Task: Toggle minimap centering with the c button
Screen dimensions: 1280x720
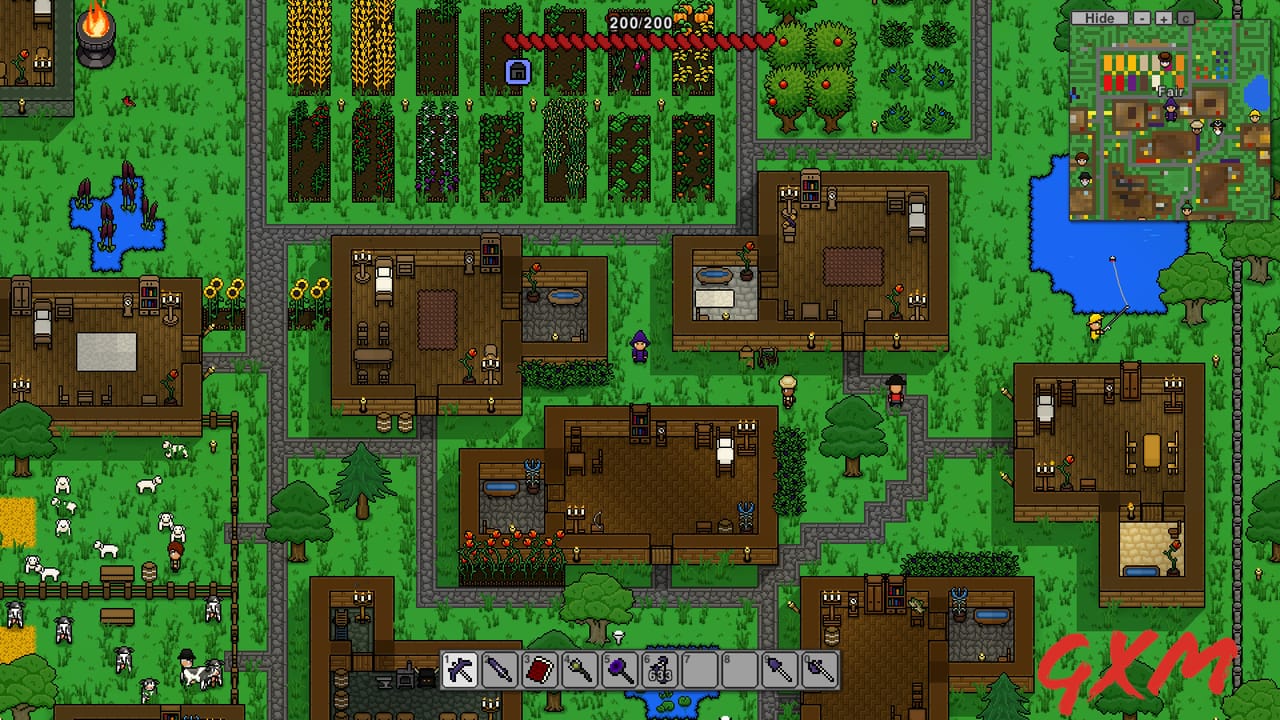Action: (1185, 18)
